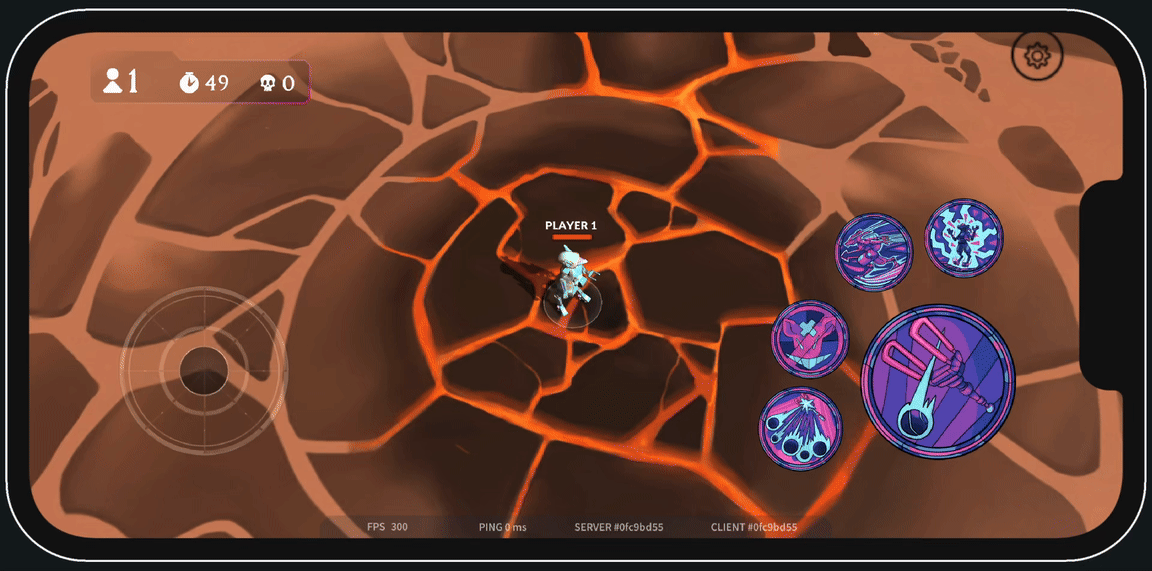
Task: Launch the multi-ball scatter shot ability
Action: pyautogui.click(x=800, y=428)
